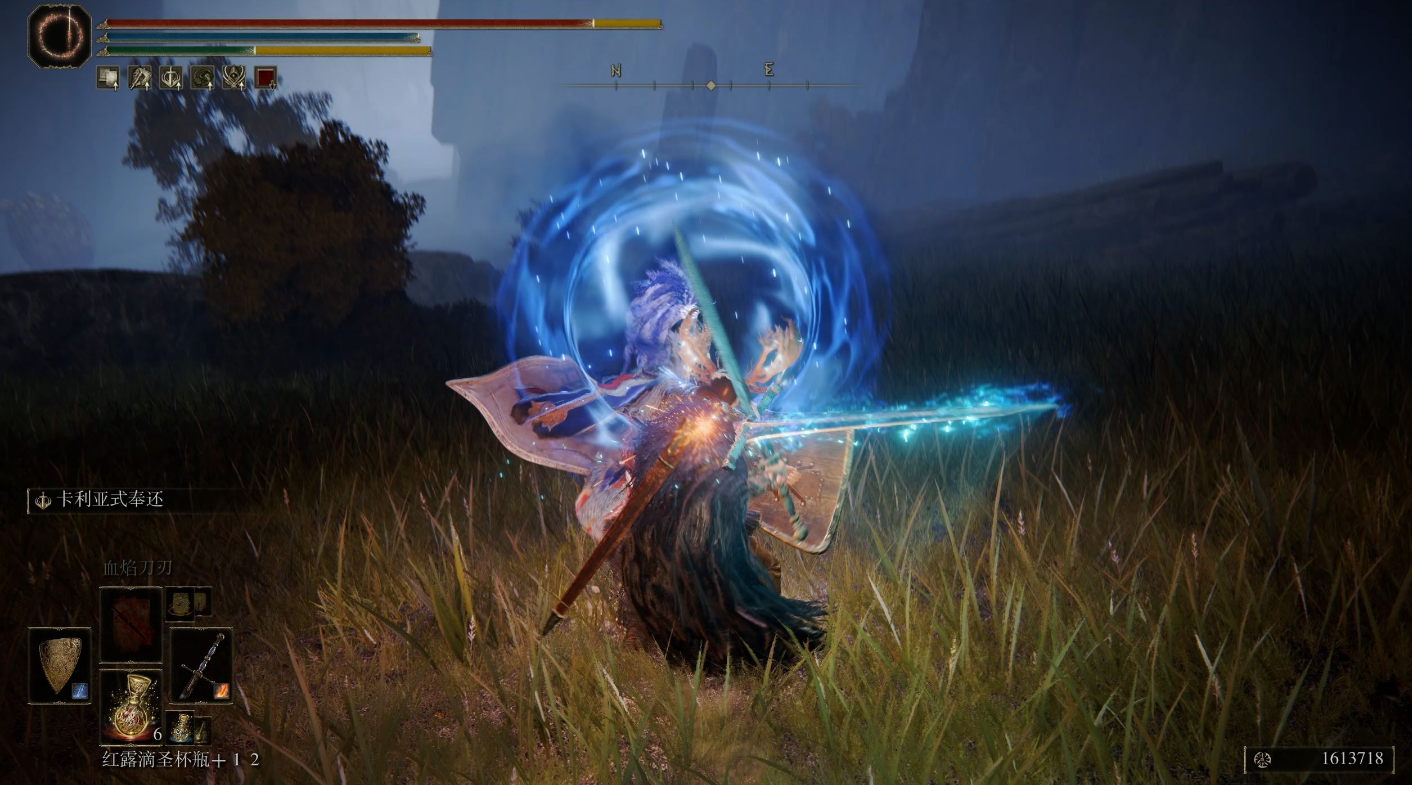Select the sword slot in the right hand
The width and height of the screenshot is (1412, 785).
click(200, 665)
